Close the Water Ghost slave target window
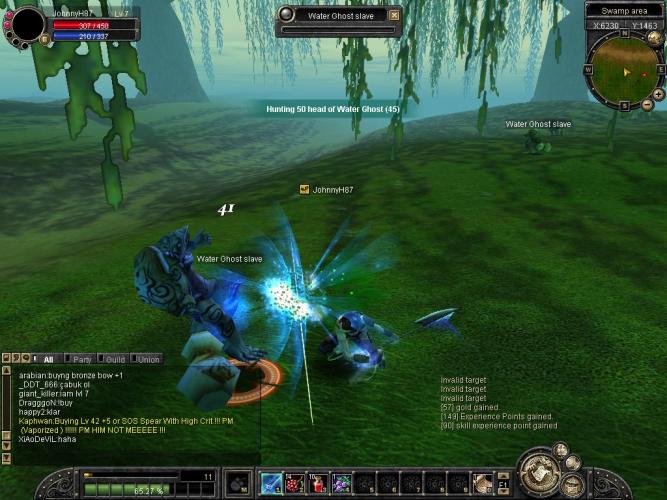Viewport: 667px width, 500px height. (394, 15)
